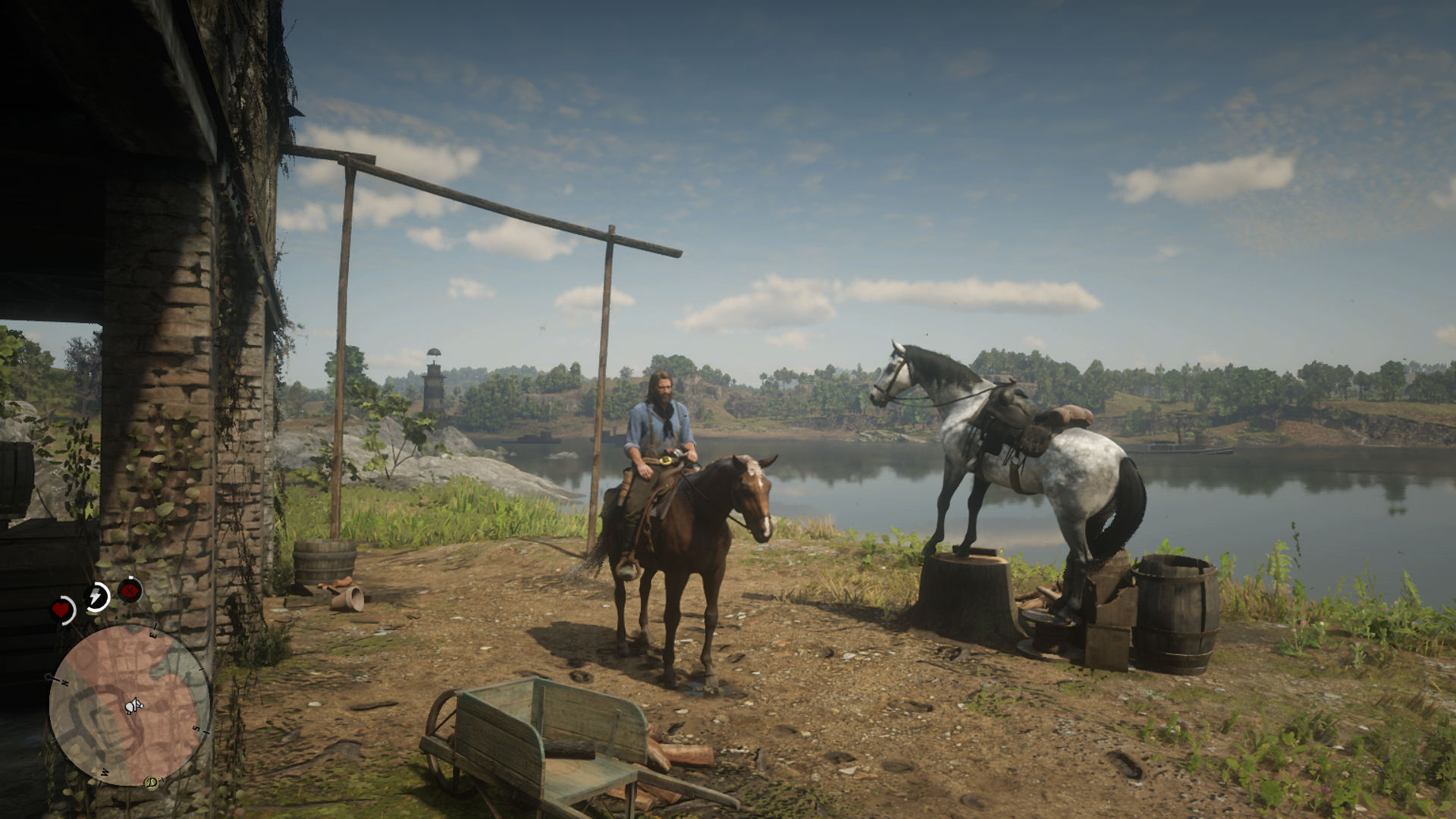Click the white player arrow on the minimap
The width and height of the screenshot is (1456, 819).
tap(133, 706)
